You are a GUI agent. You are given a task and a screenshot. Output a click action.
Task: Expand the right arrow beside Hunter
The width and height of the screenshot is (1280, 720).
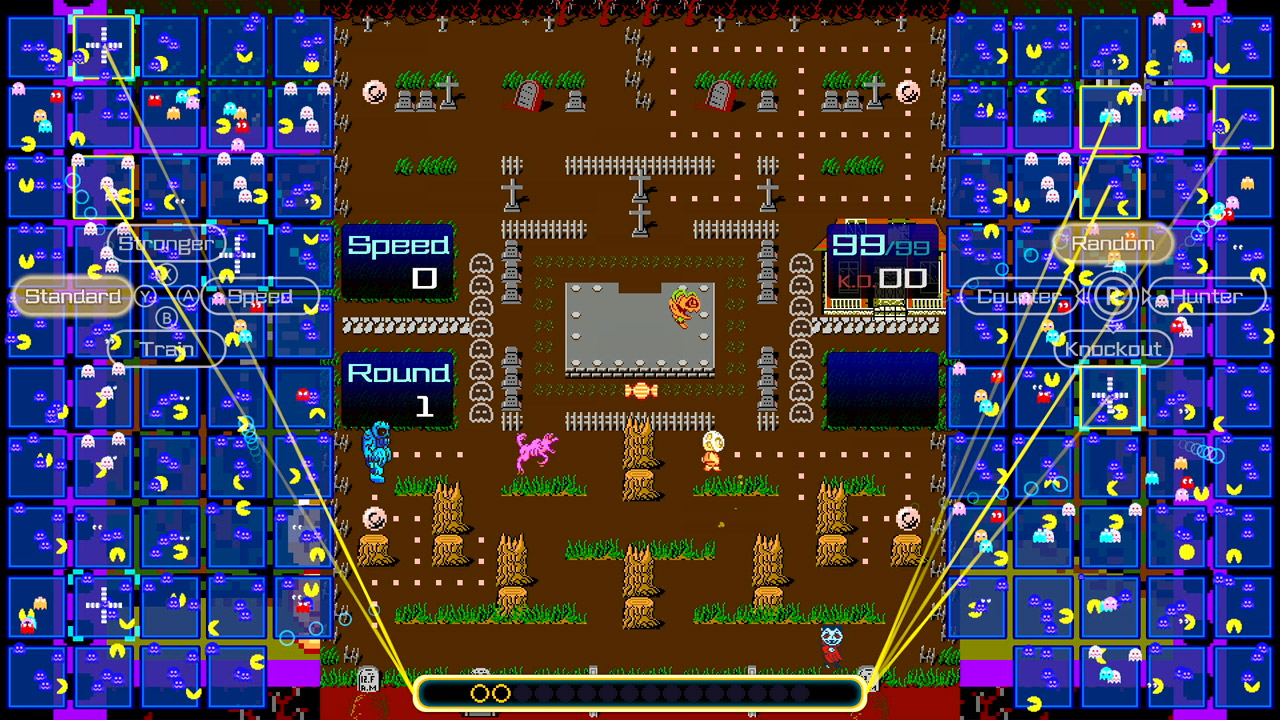[1144, 296]
